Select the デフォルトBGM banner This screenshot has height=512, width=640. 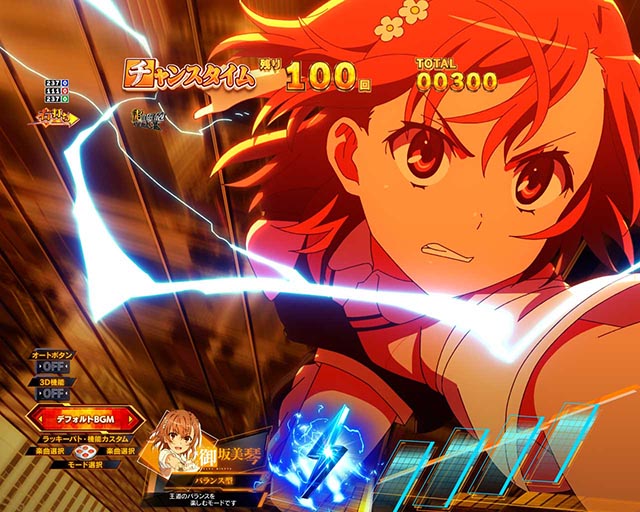[x=85, y=419]
